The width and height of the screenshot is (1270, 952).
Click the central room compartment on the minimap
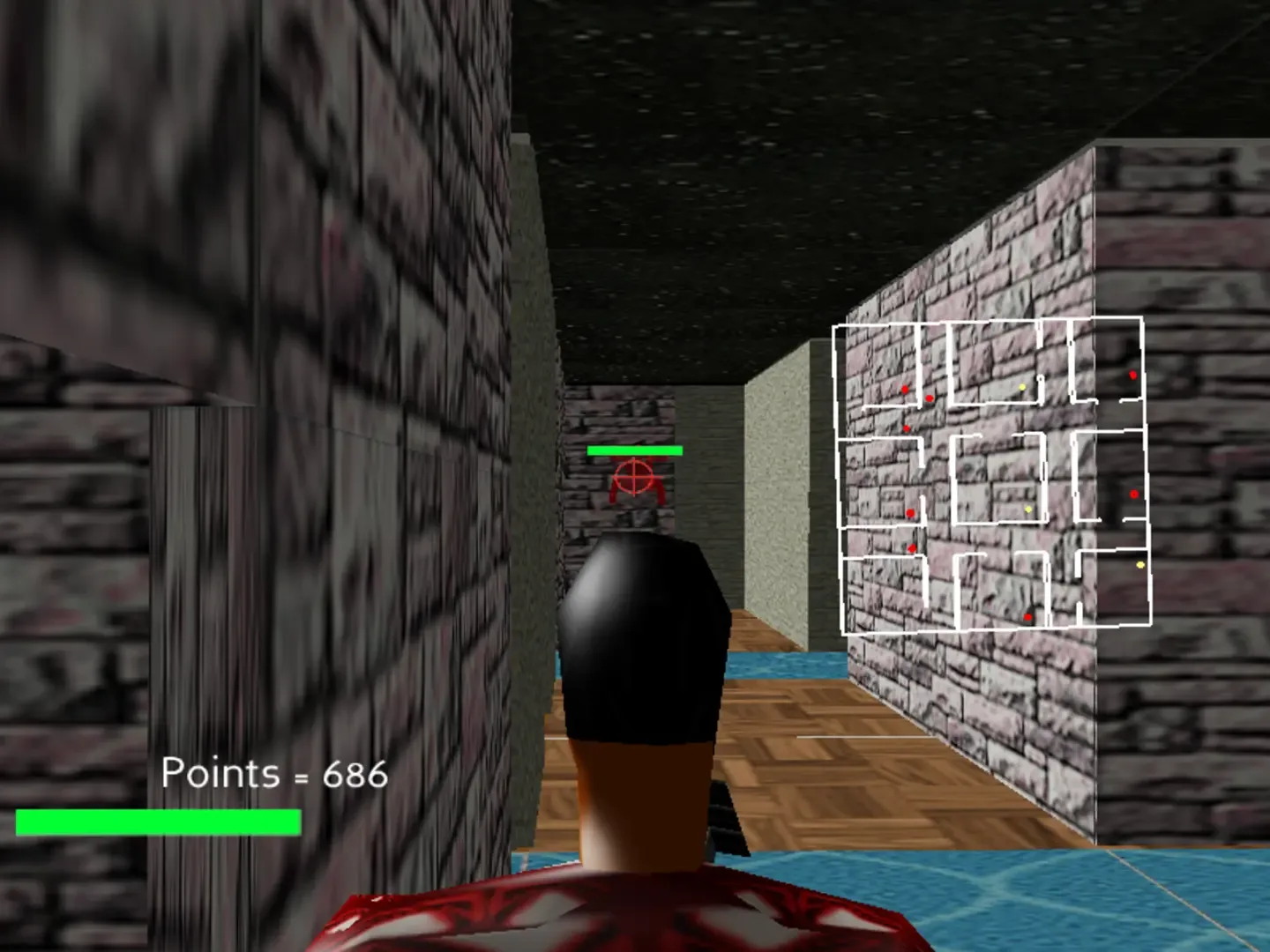click(x=997, y=476)
